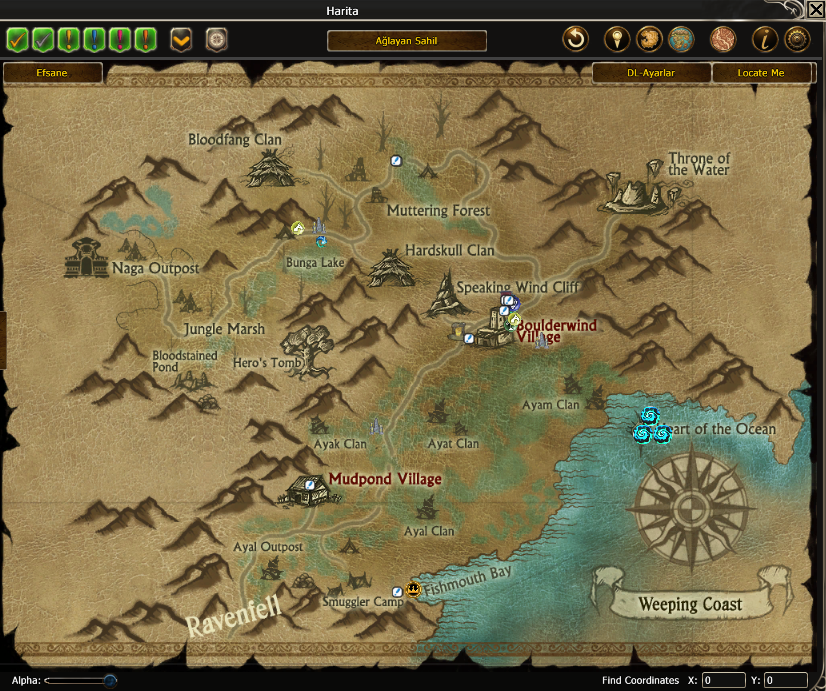Close the Harita map window
The height and width of the screenshot is (691, 826).
pos(815,10)
